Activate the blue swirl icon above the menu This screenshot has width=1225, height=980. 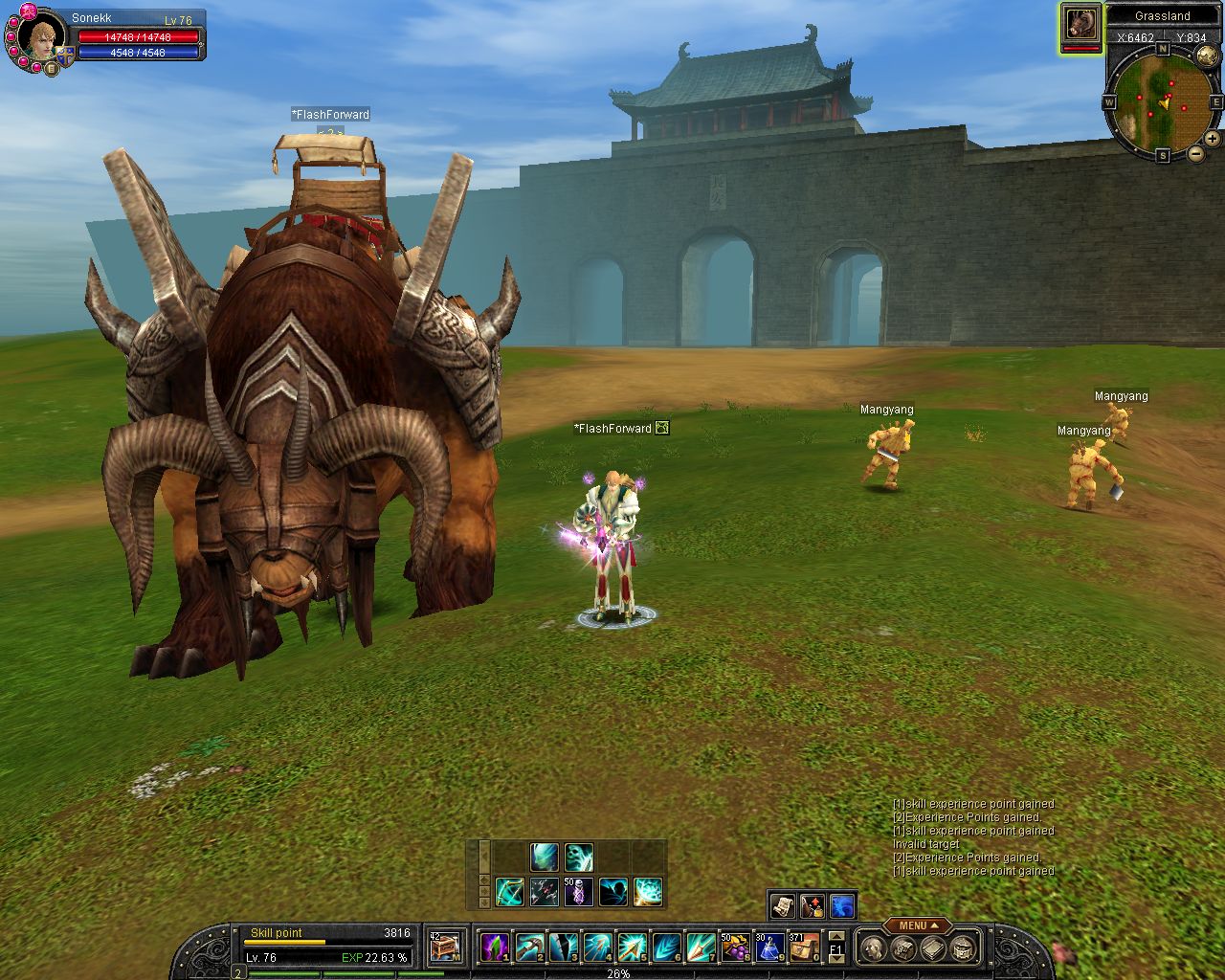pyautogui.click(x=842, y=905)
